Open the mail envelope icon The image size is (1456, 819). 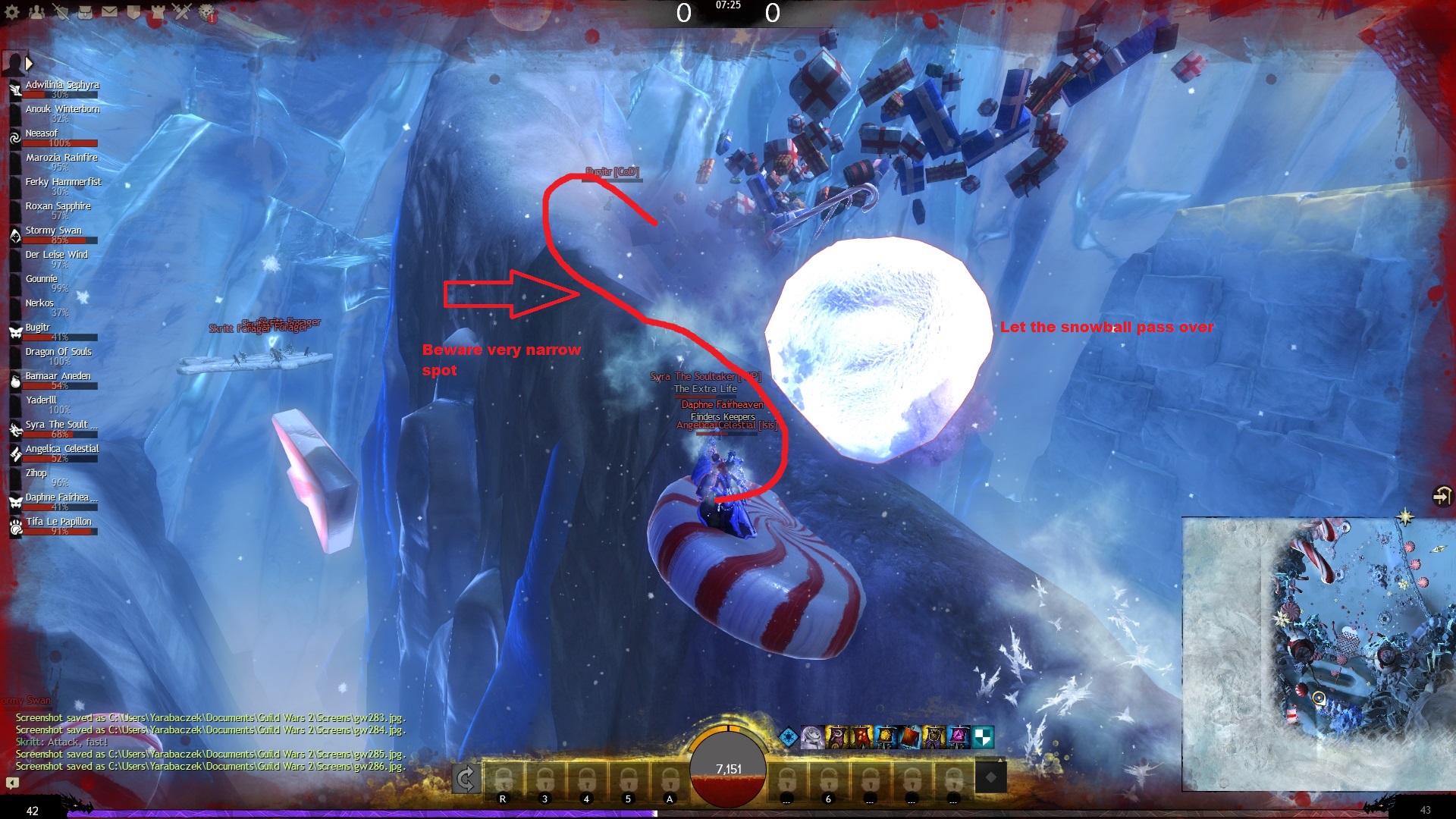110,12
